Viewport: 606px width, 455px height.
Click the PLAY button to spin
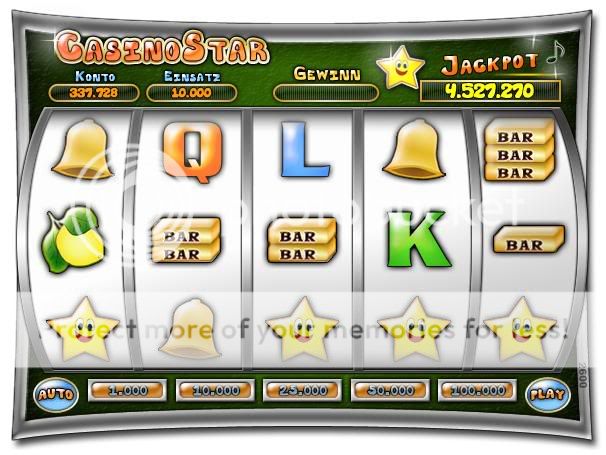tap(543, 393)
